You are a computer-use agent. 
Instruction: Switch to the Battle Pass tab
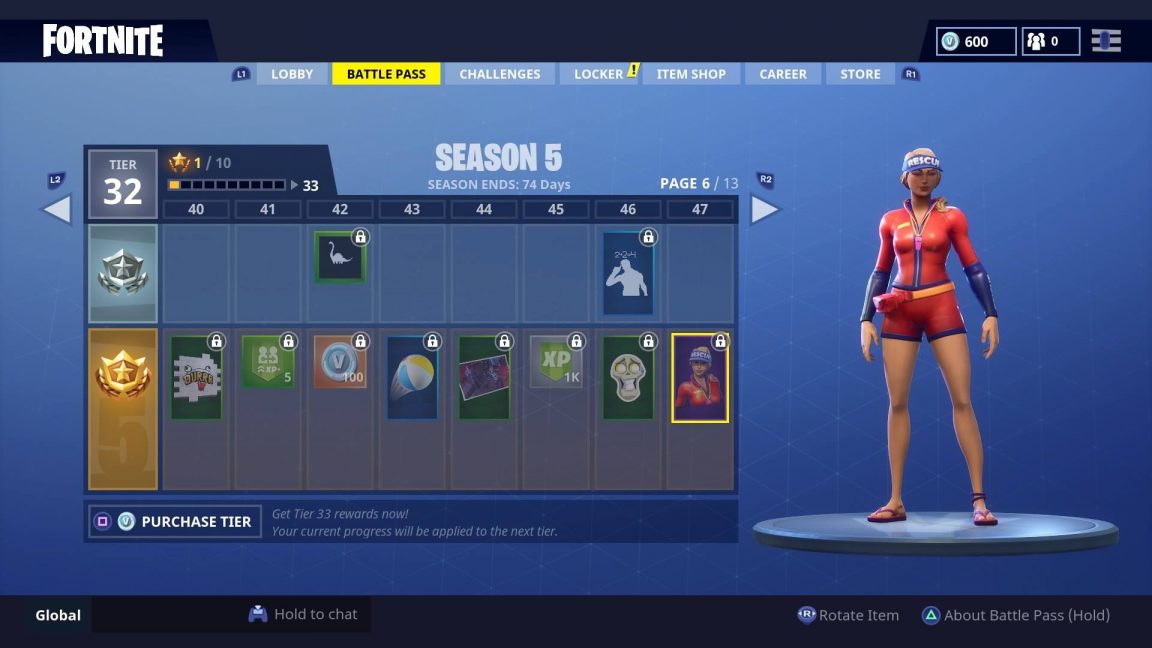coord(386,74)
